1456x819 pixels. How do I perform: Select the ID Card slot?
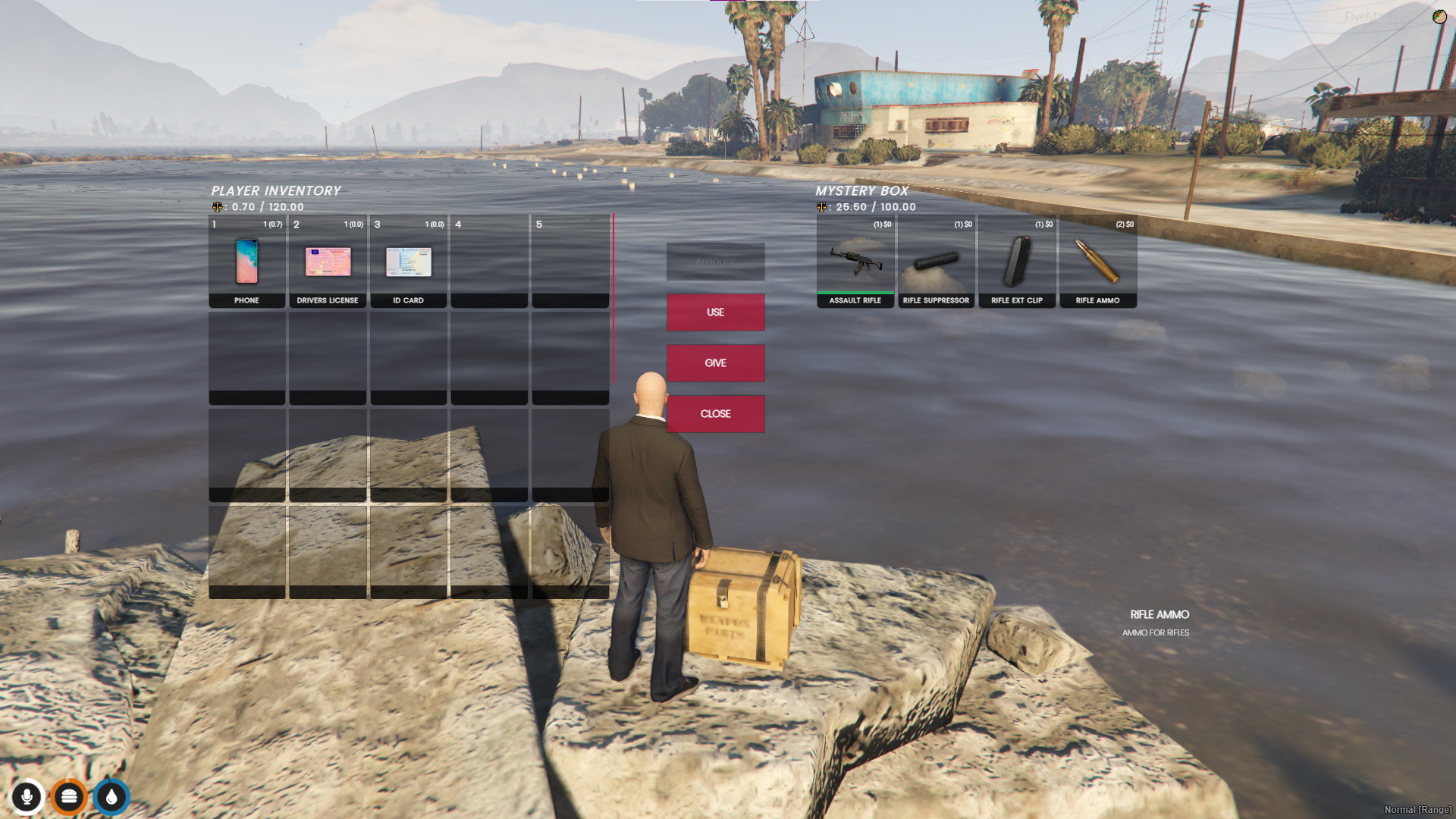coord(409,262)
